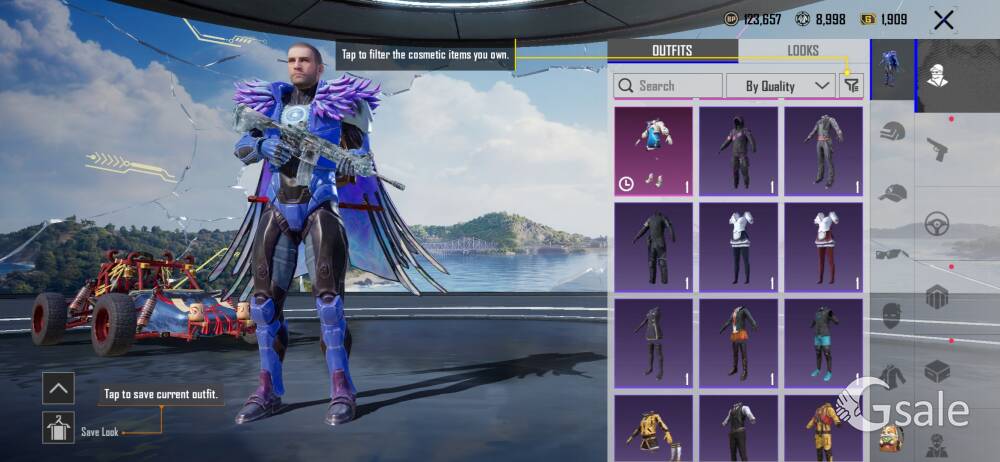Viewport: 1000px width, 462px height.
Task: Expand the up-arrow panel above Save Look
Action: [x=59, y=388]
